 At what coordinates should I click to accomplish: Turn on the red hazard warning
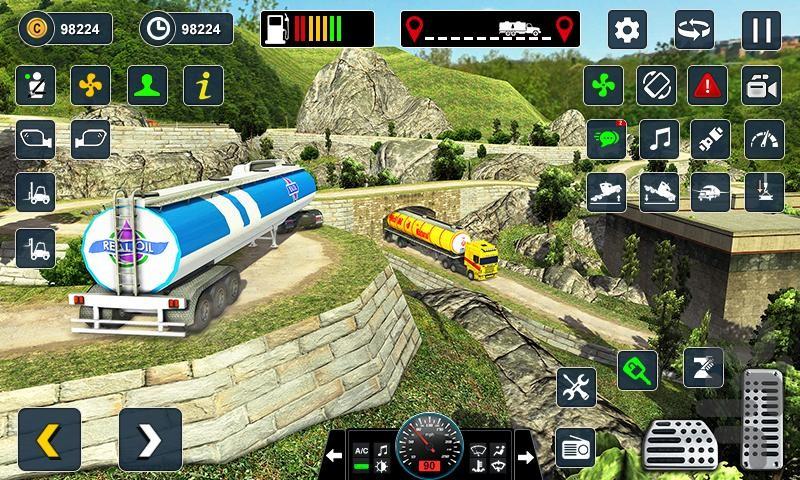710,85
